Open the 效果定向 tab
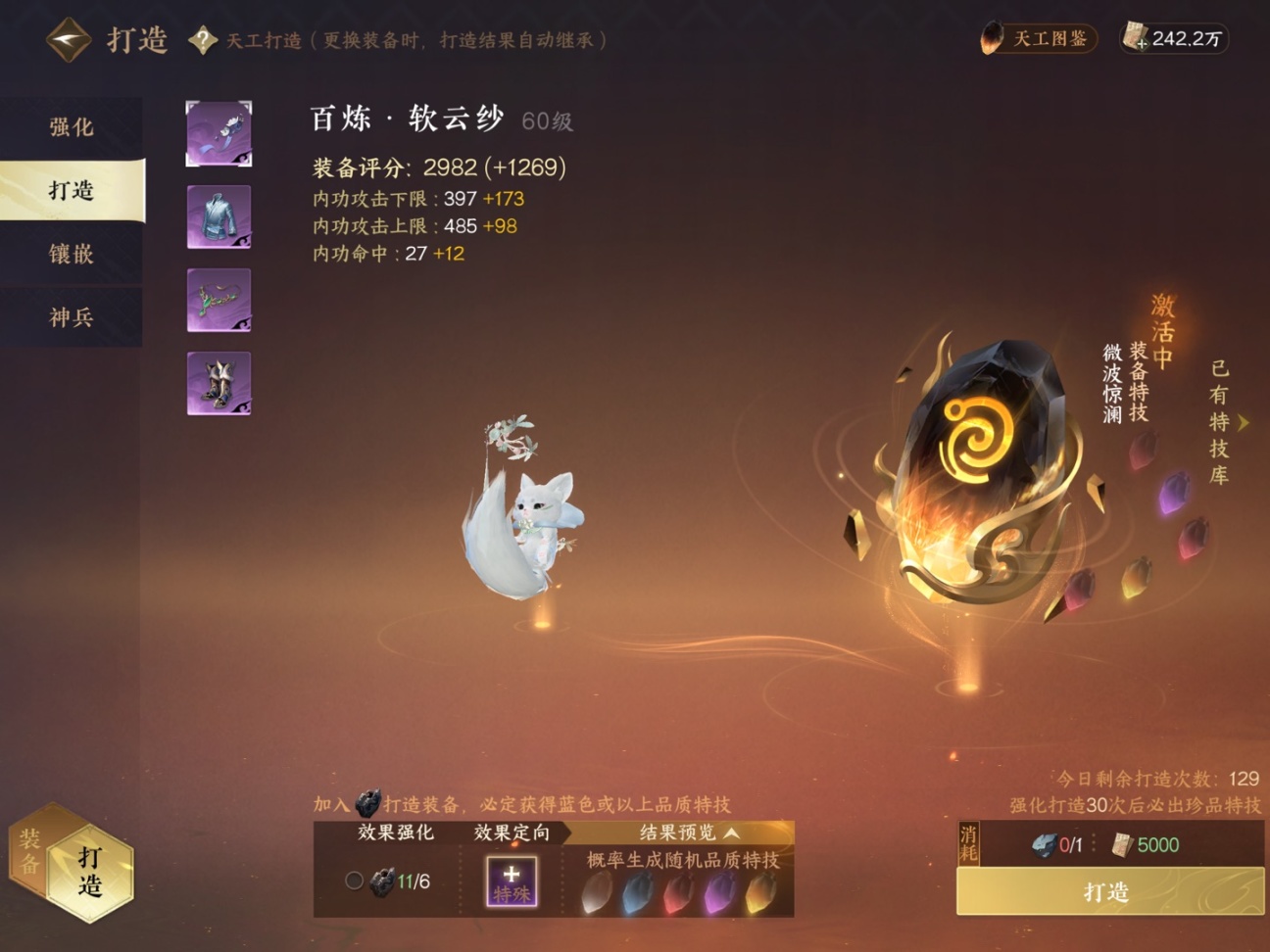Screen dimensions: 1270x952 click(513, 834)
